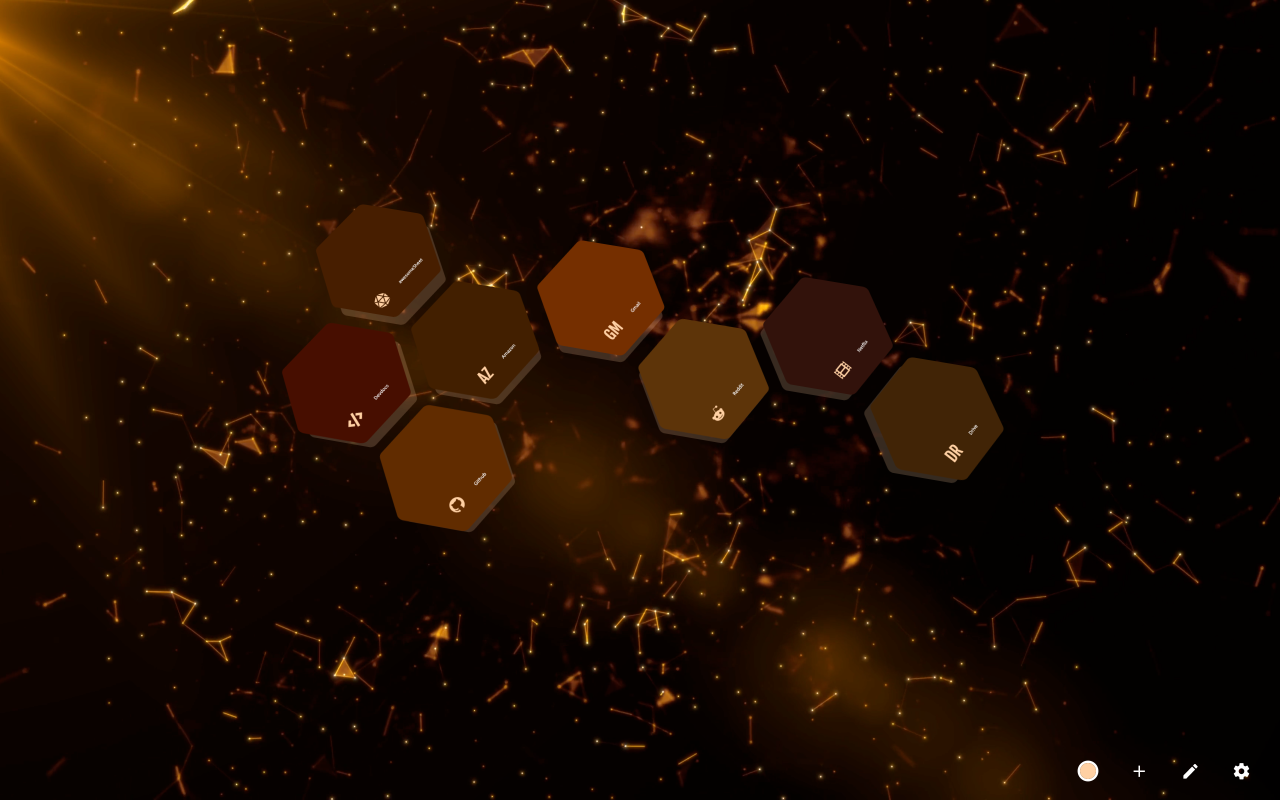Click the pencil icon to edit shortcuts
1280x800 pixels.
click(x=1190, y=772)
